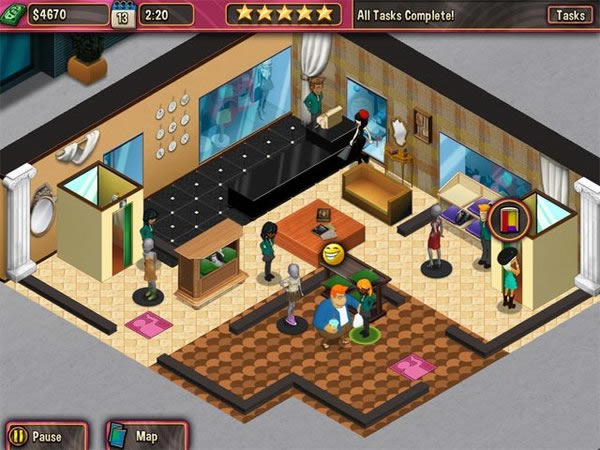
Task: Open the Map
Action: (x=135, y=436)
